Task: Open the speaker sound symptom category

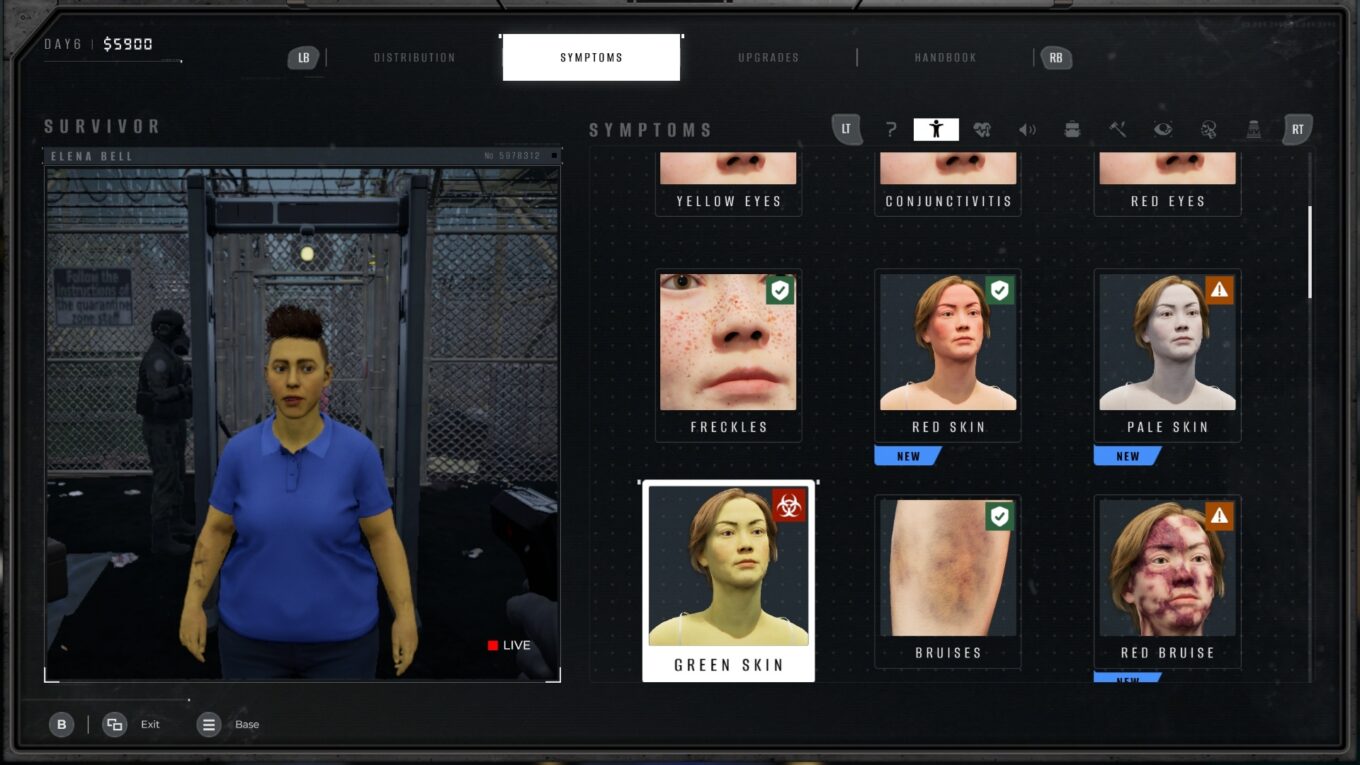Action: click(x=1027, y=129)
